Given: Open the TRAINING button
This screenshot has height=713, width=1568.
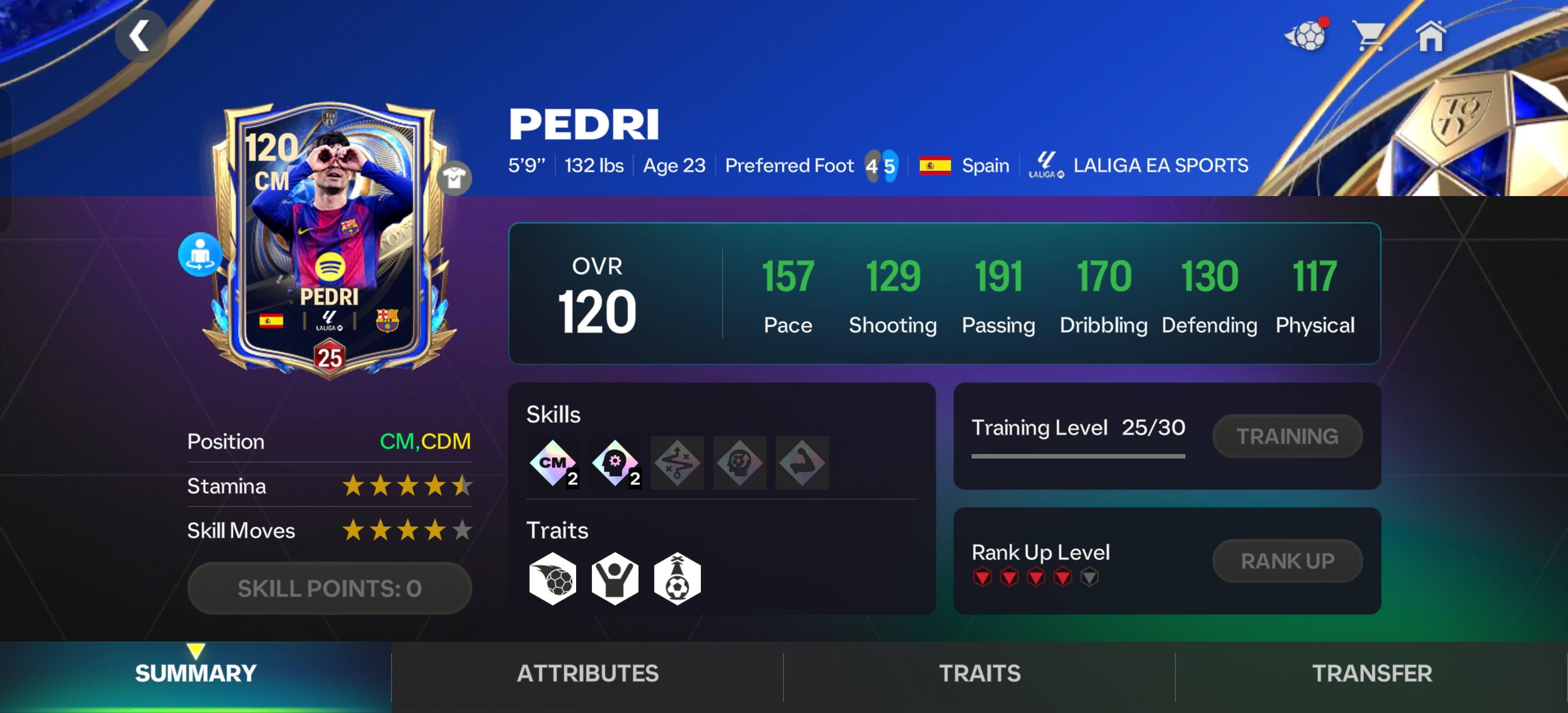Looking at the screenshot, I should 1287,436.
